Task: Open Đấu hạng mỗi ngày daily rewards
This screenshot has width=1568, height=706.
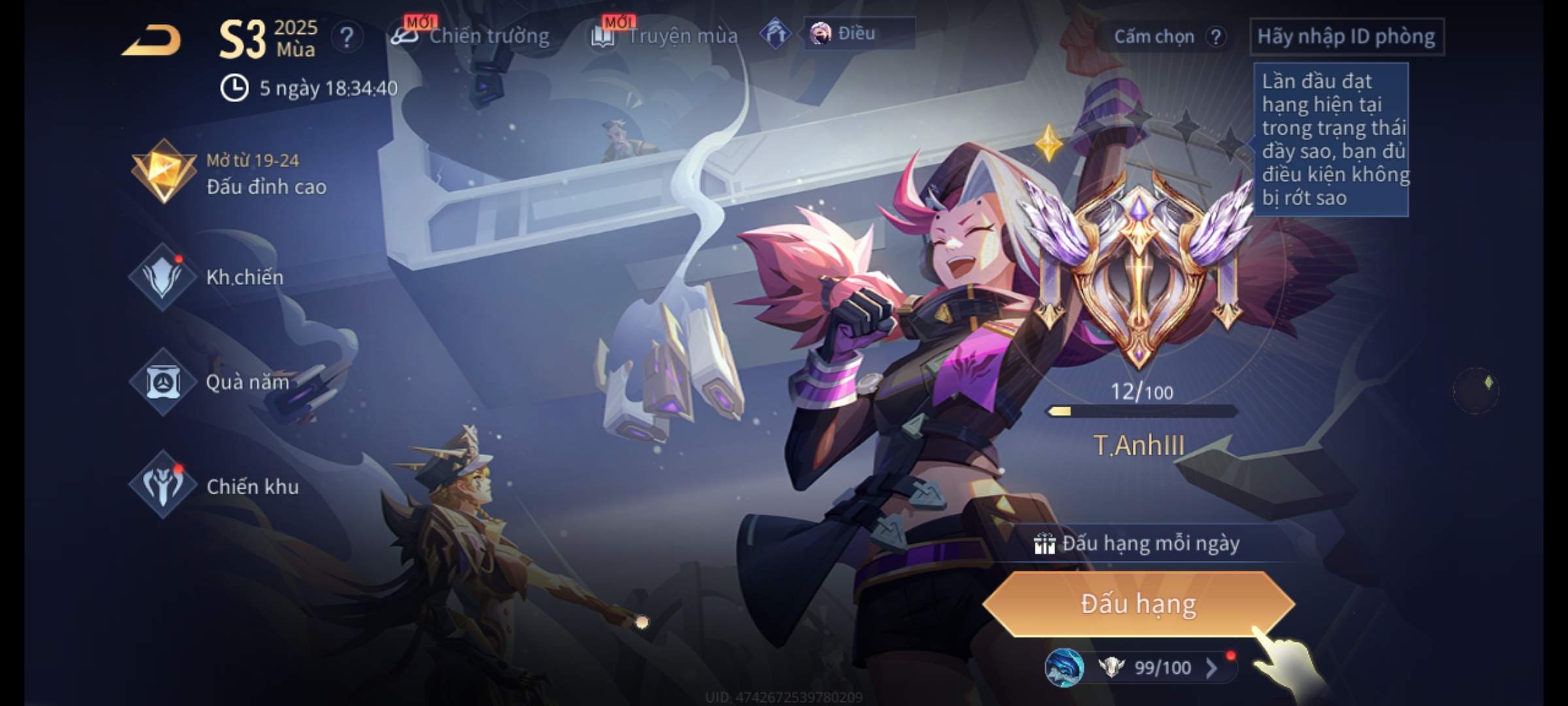Action: [x=1138, y=543]
